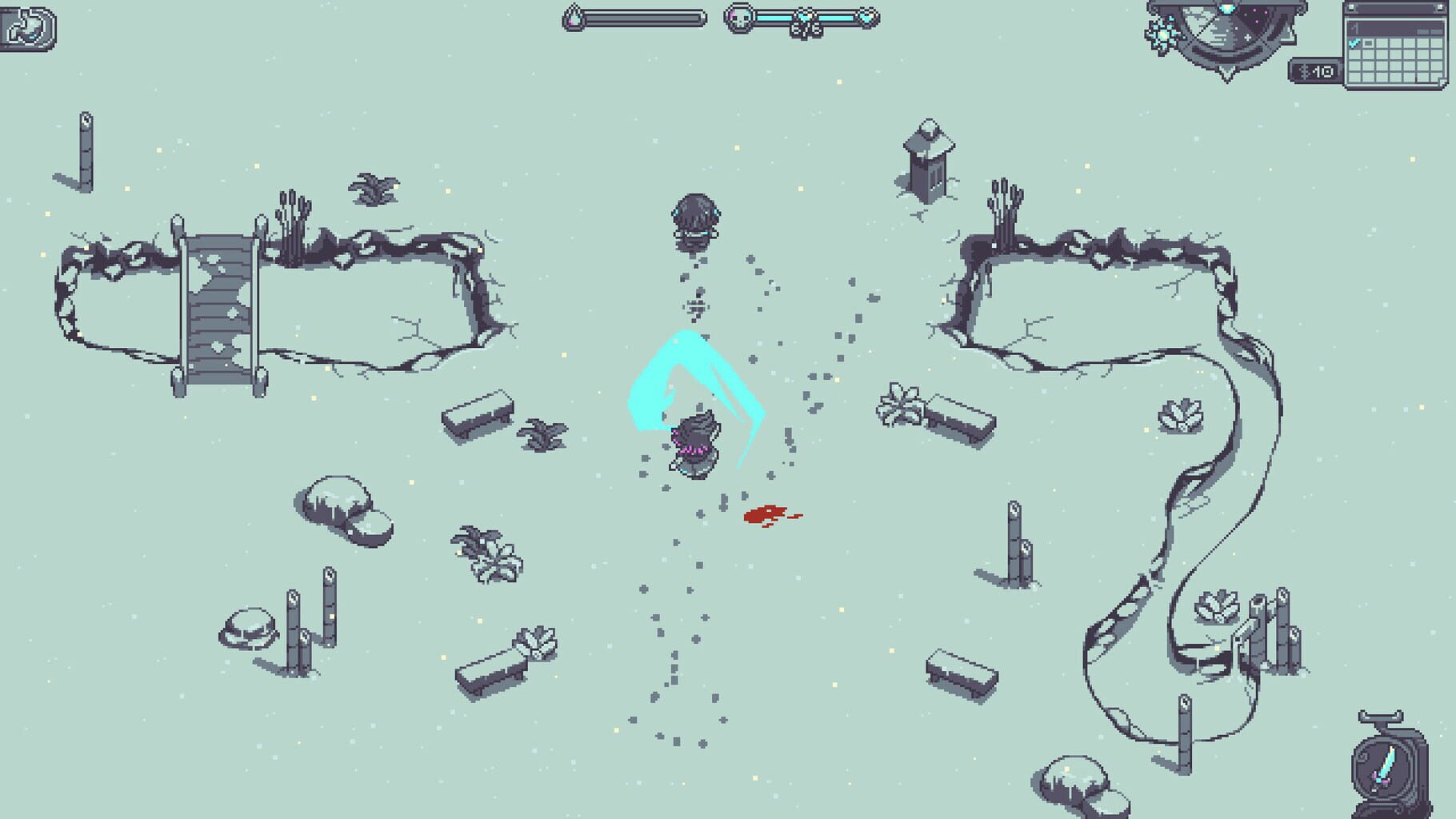
Task: Select the top-left ability icon
Action: [26, 26]
